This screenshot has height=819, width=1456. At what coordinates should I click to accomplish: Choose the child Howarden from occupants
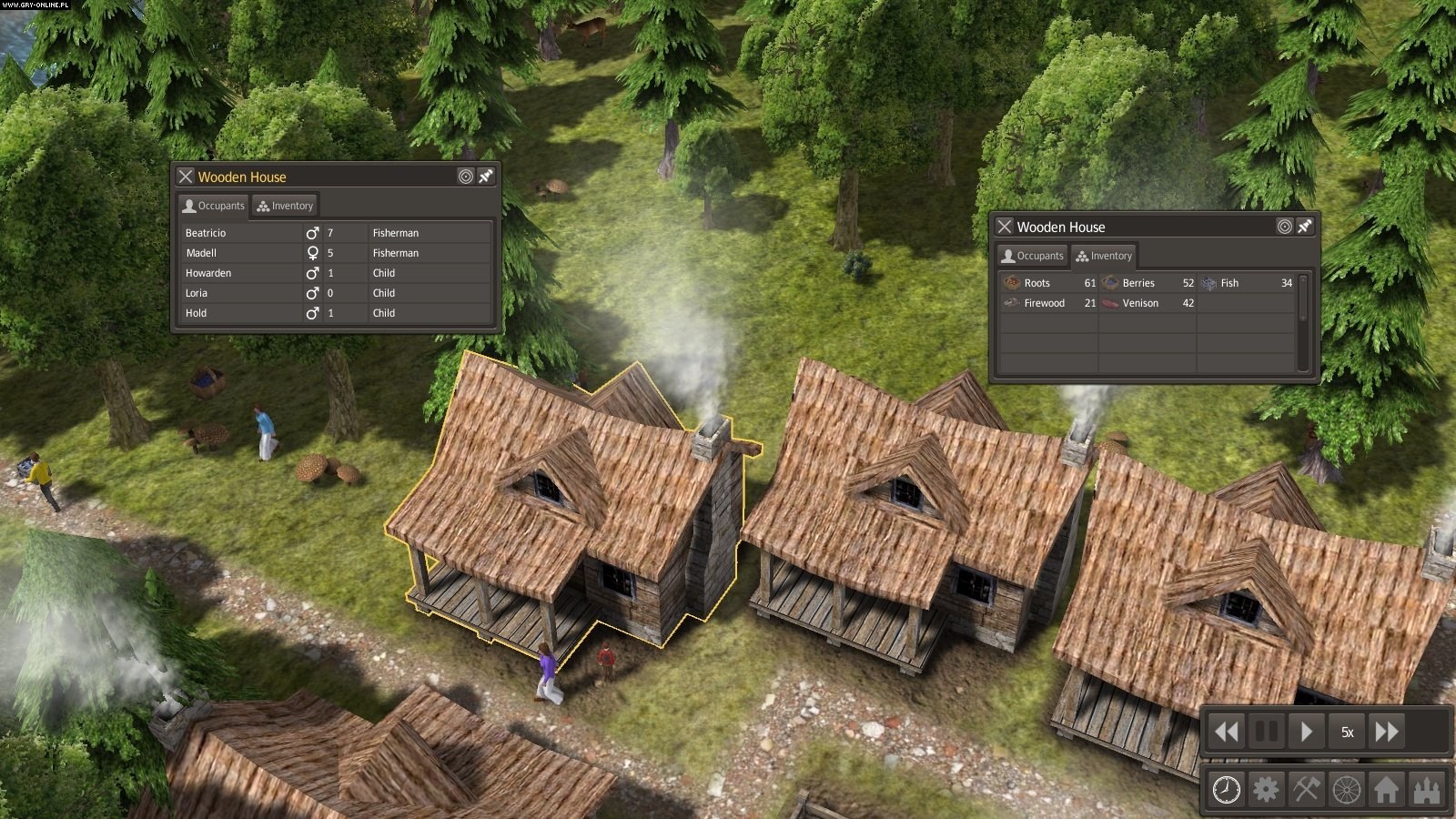tap(208, 273)
